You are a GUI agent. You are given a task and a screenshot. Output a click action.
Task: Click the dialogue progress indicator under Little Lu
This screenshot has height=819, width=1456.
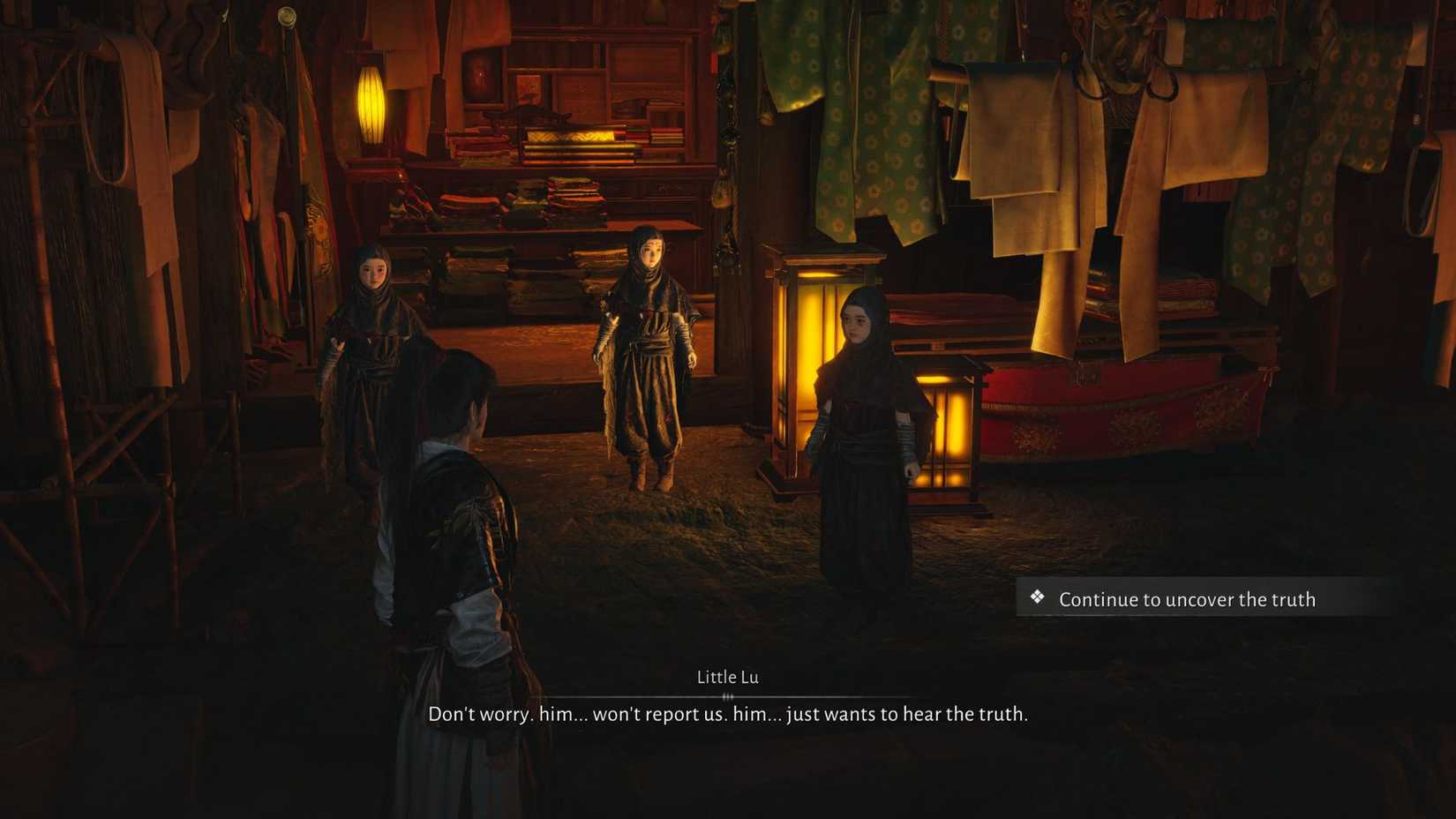point(728,696)
